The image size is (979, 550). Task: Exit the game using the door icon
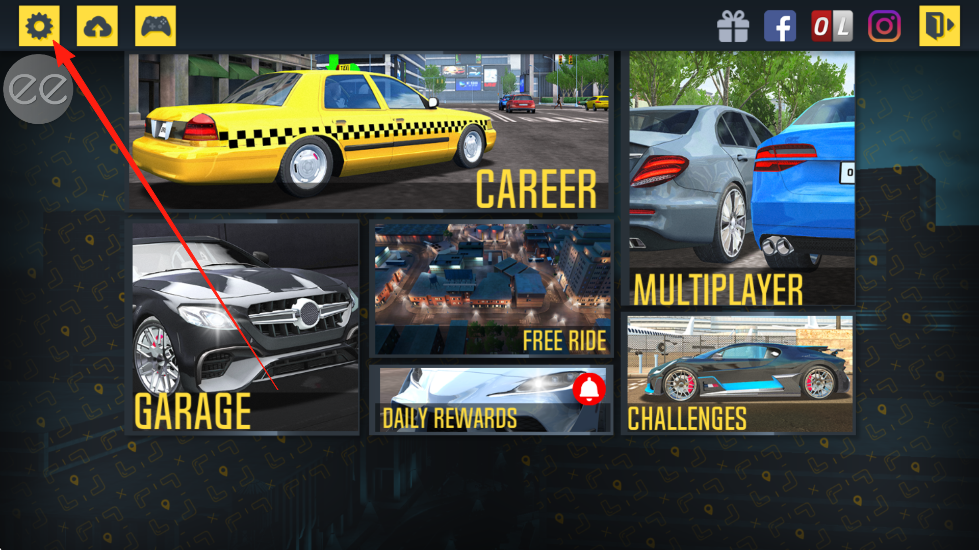939,26
